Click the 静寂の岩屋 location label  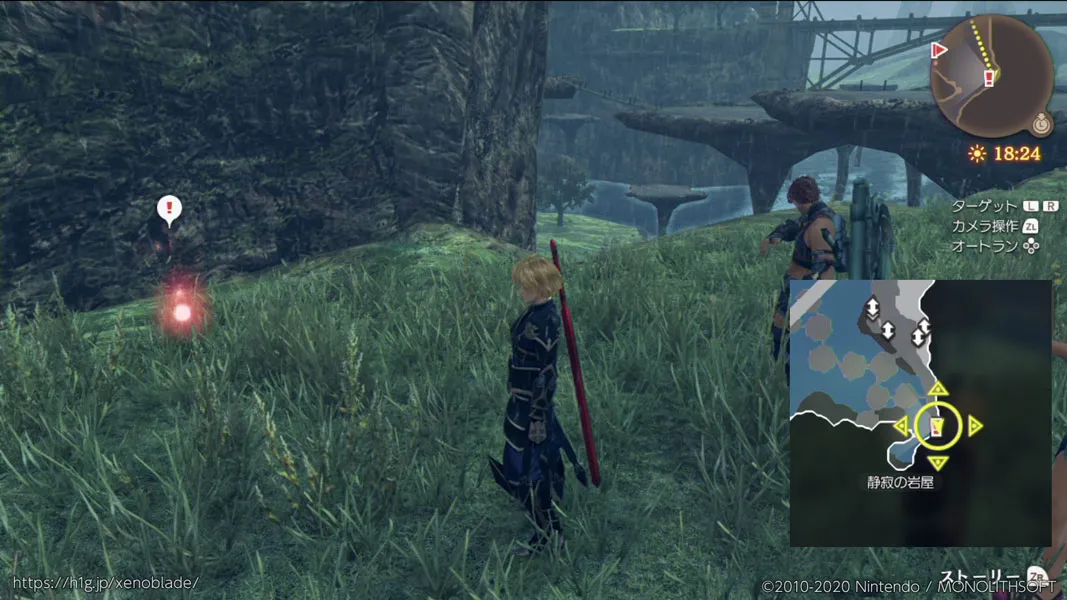901,482
